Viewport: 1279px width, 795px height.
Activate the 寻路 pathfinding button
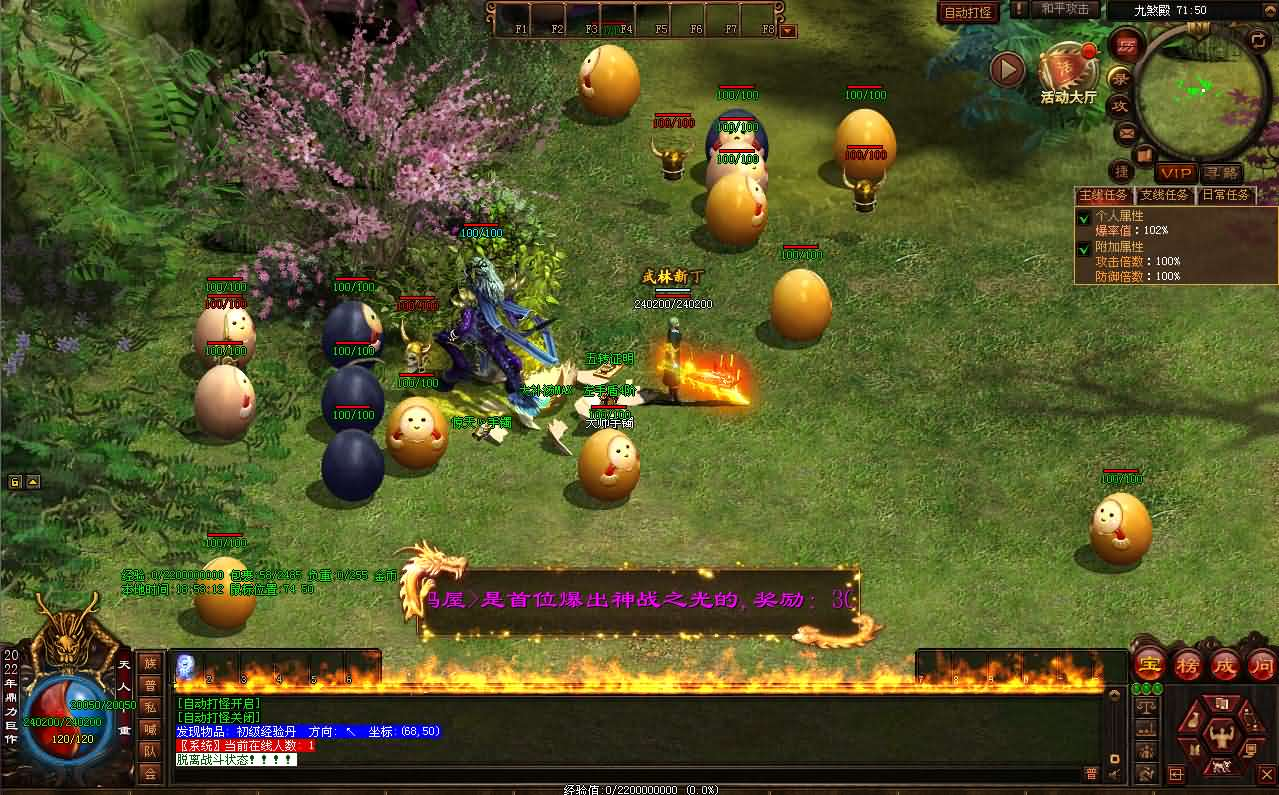tap(1221, 173)
